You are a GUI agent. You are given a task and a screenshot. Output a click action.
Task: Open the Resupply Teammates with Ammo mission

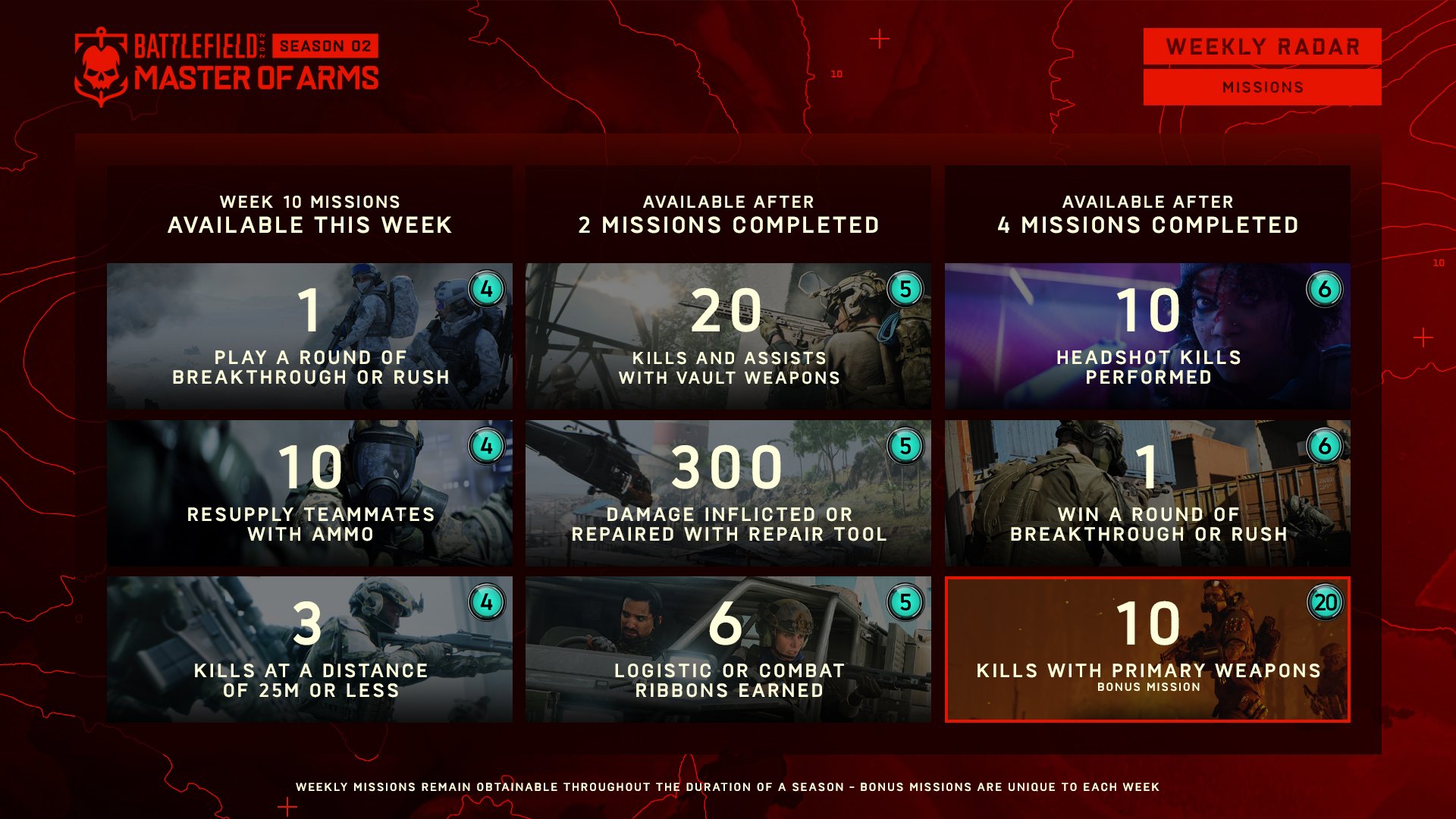pos(309,493)
